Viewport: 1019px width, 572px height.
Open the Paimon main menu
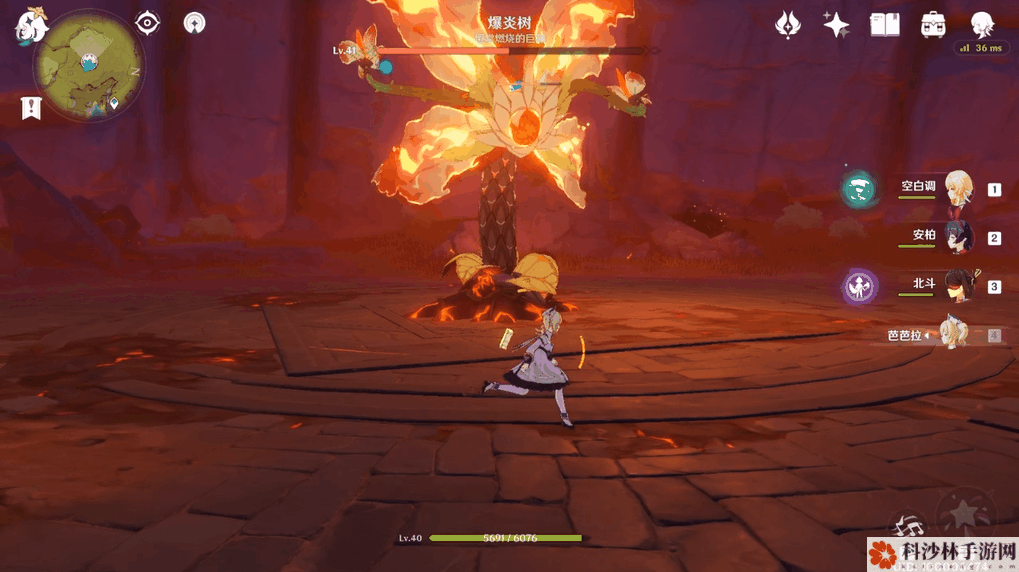30,27
